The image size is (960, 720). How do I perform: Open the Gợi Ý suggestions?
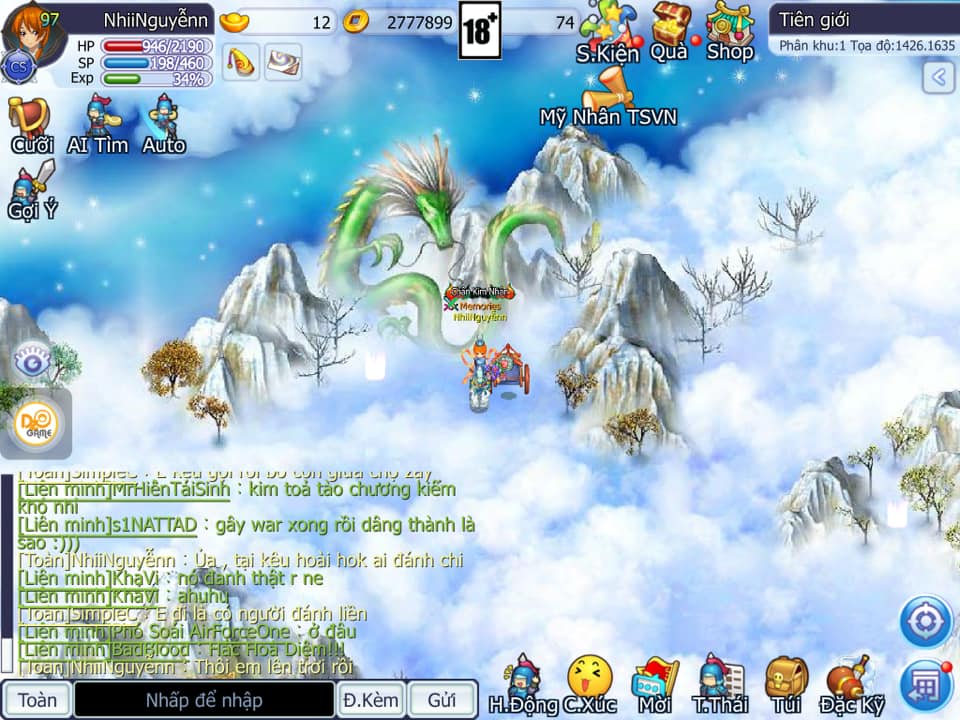[30, 190]
